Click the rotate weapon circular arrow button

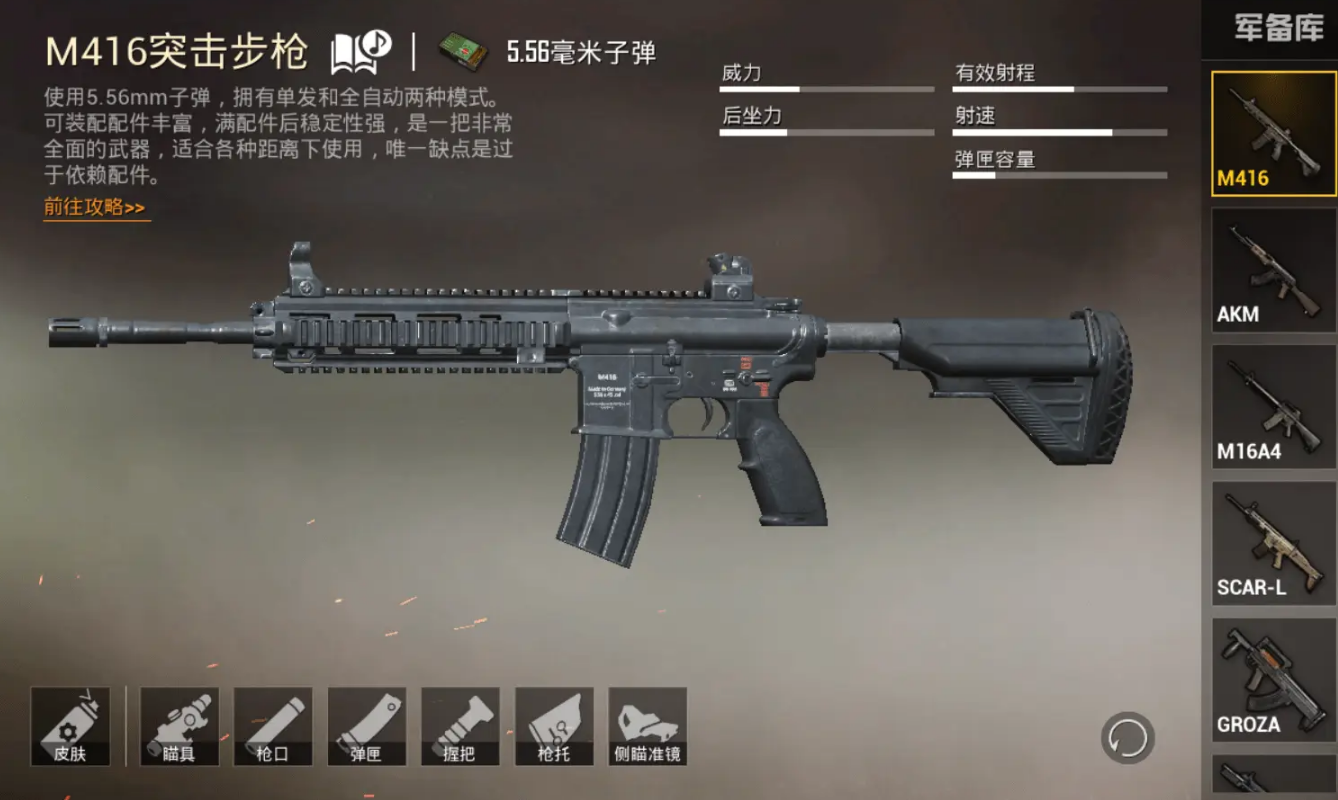point(1128,739)
